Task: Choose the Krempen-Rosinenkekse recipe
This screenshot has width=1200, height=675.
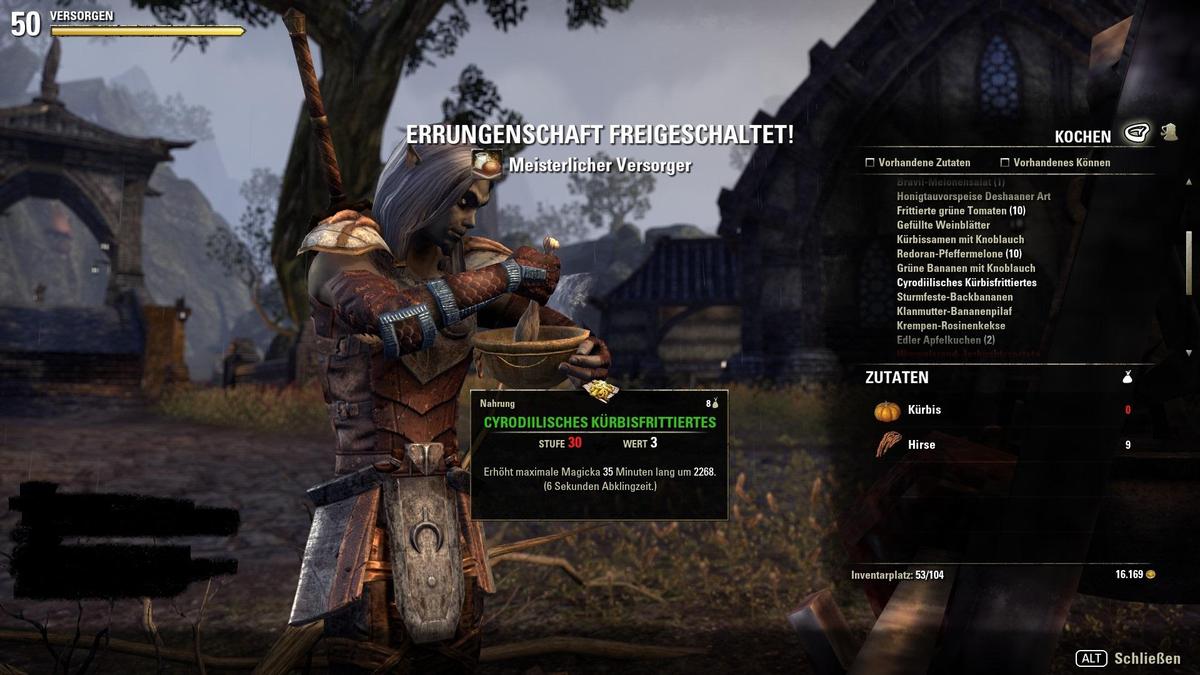Action: click(950, 326)
